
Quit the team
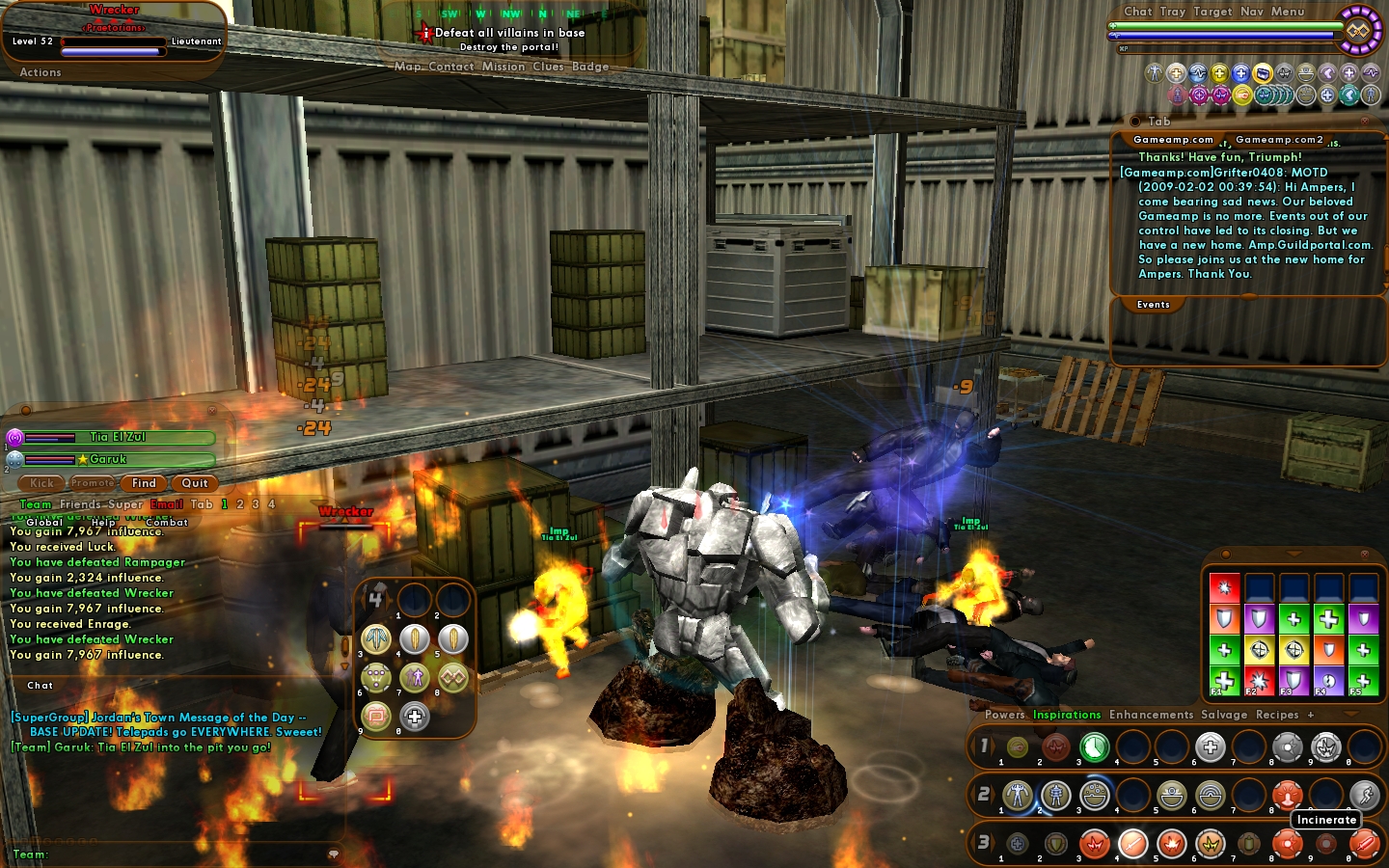pyautogui.click(x=195, y=483)
